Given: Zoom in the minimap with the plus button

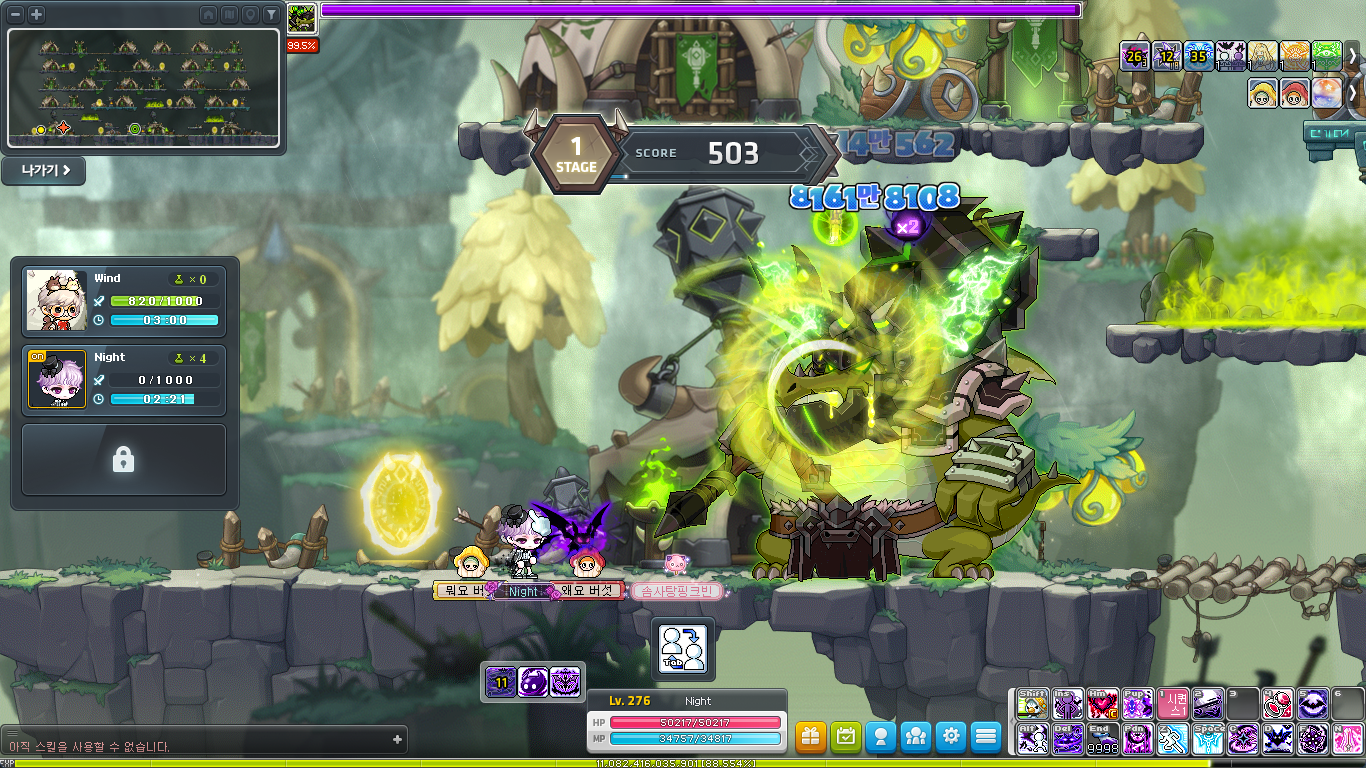Looking at the screenshot, I should (x=36, y=14).
